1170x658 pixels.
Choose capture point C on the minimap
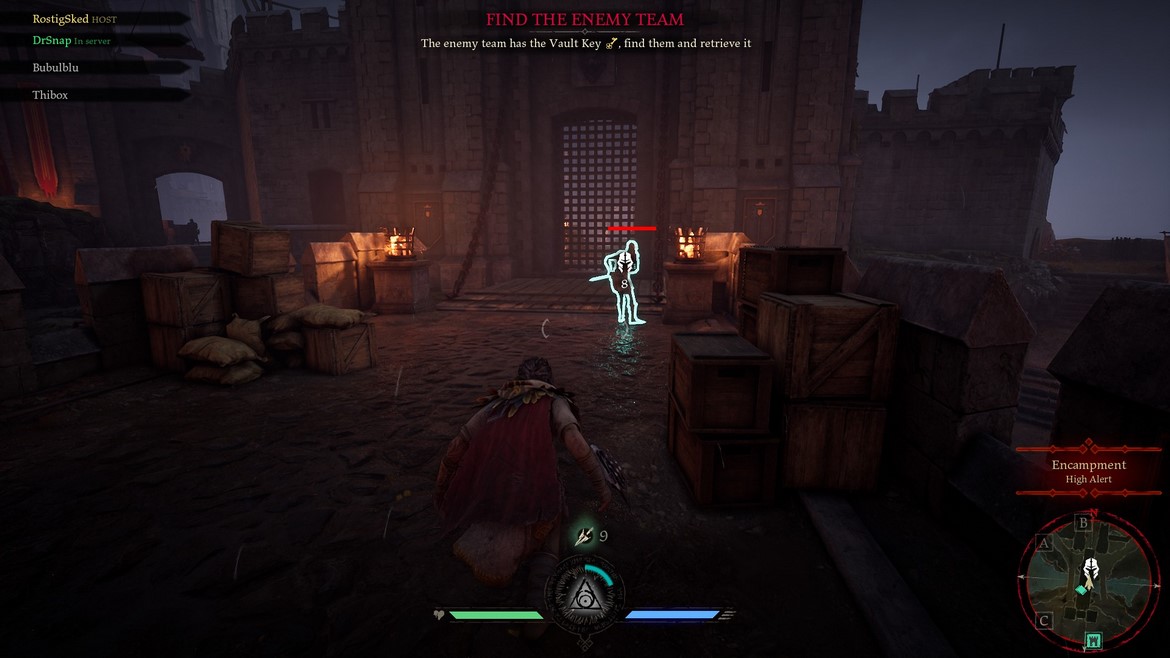pos(1044,621)
